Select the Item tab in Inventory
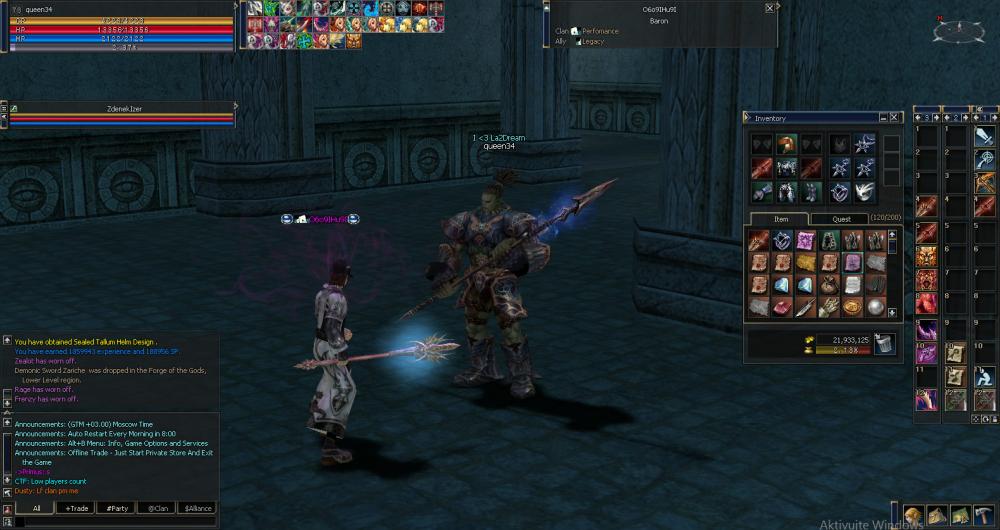The width and height of the screenshot is (1000, 530). pos(781,219)
